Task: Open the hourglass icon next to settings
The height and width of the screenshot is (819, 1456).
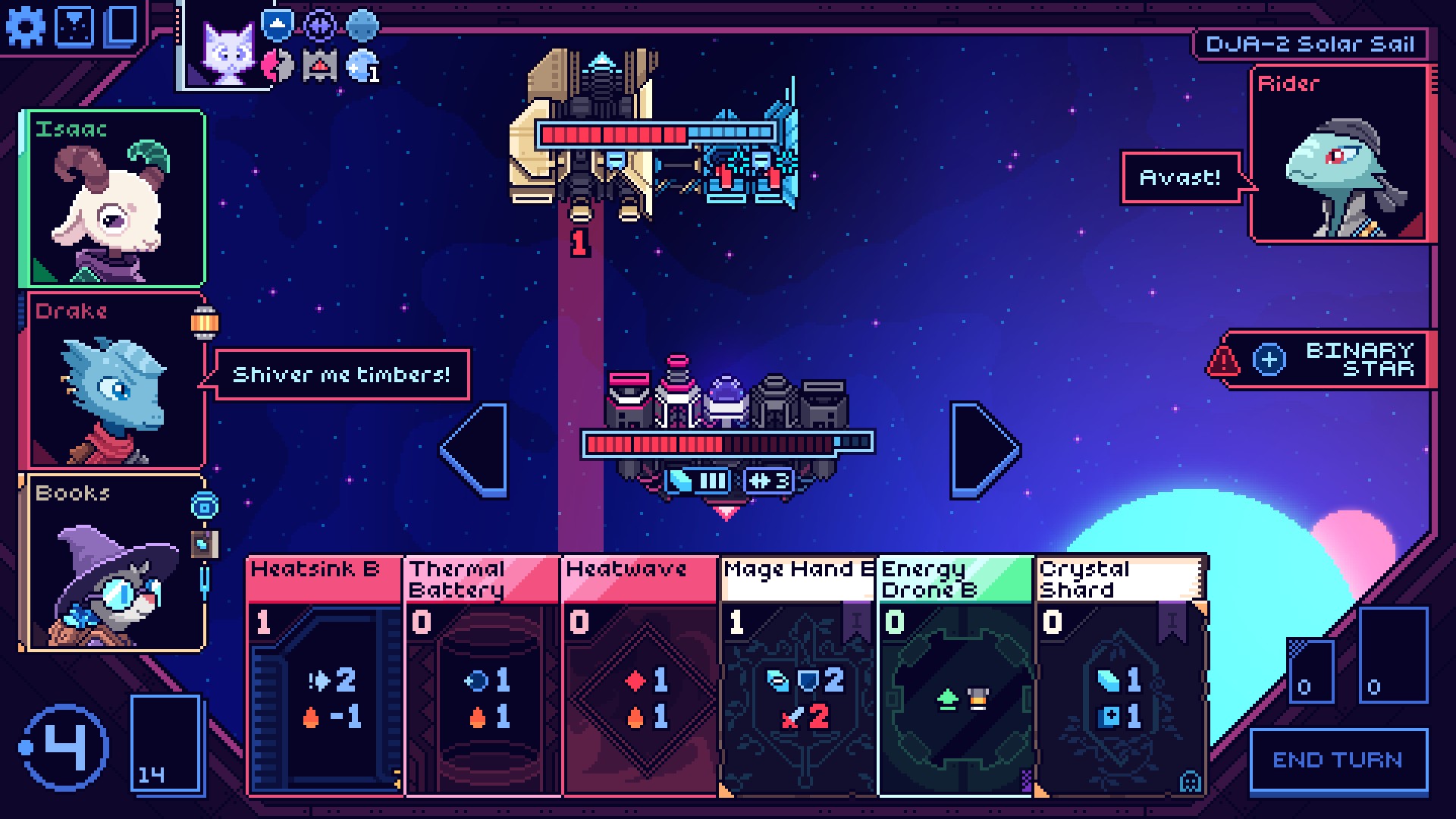Action: pos(75,27)
